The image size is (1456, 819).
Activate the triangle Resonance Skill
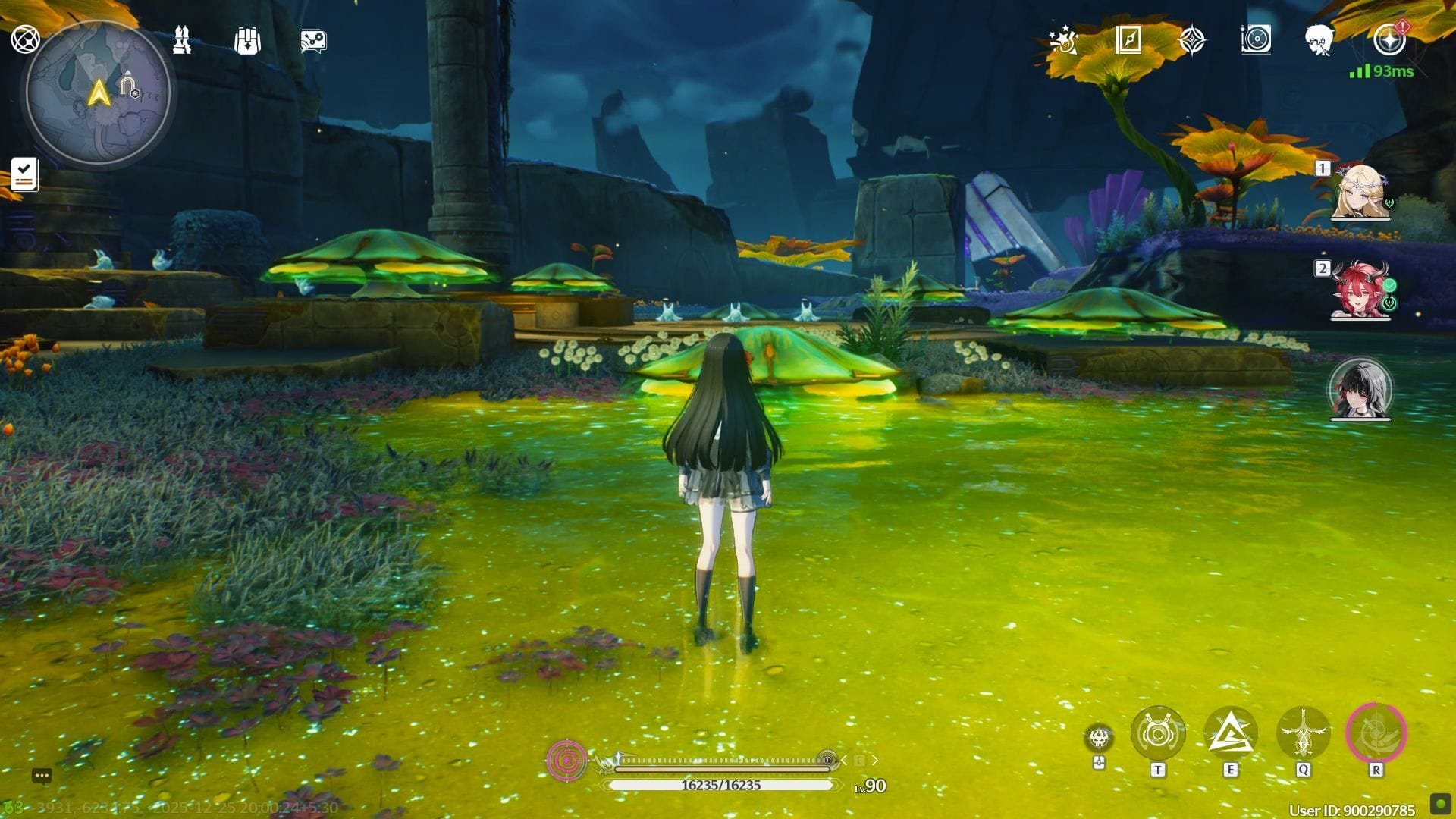[x=1230, y=733]
